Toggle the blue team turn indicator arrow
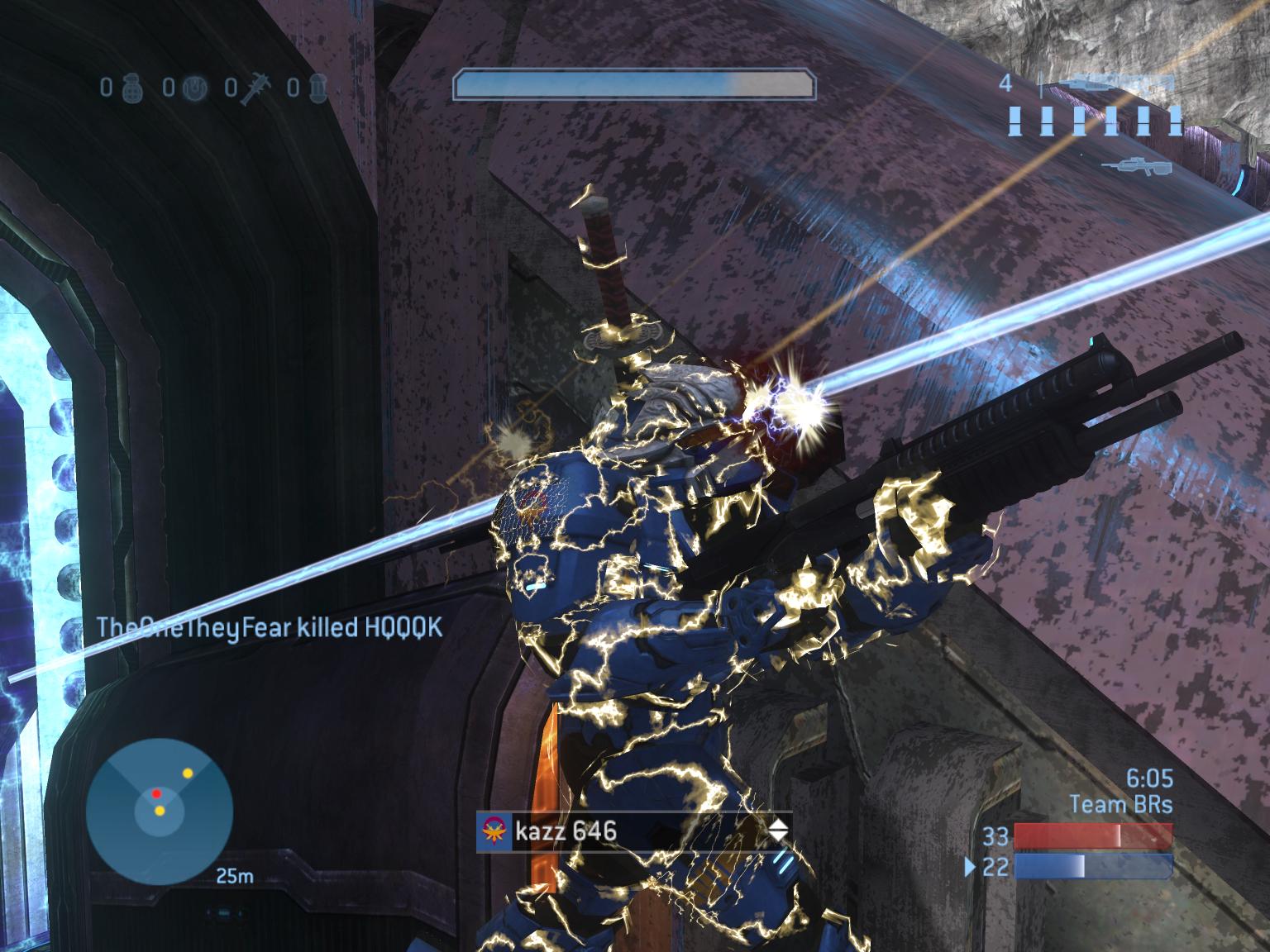The height and width of the screenshot is (952, 1270). 968,868
